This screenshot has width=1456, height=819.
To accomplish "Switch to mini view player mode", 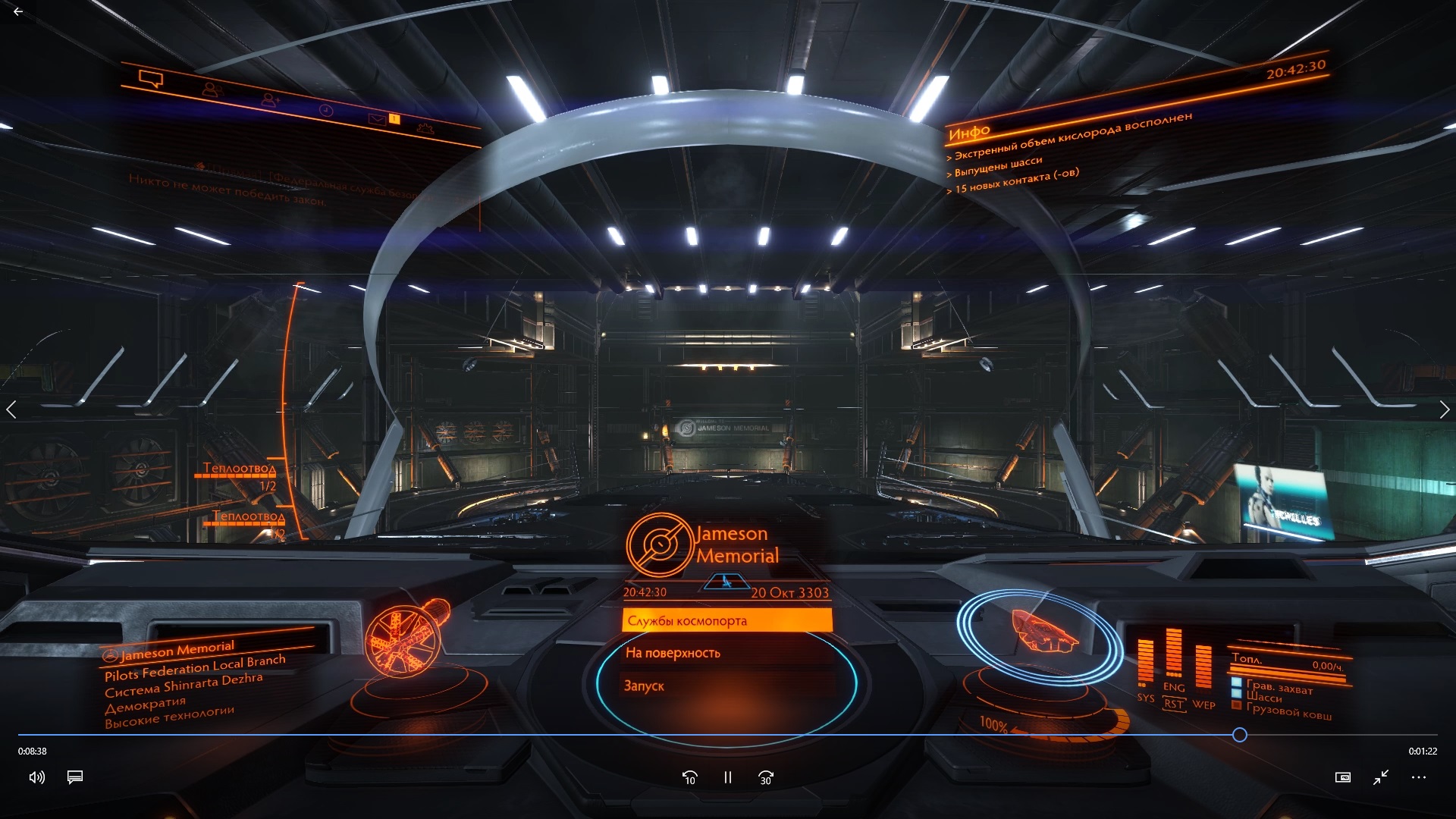I will pyautogui.click(x=1343, y=777).
